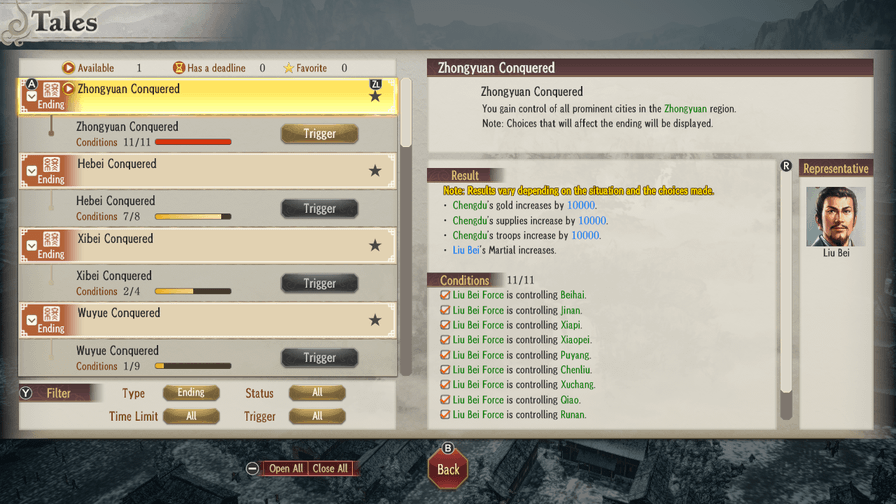Screen dimensions: 896x504
Task: Change the Status filter
Action: pyautogui.click(x=317, y=393)
